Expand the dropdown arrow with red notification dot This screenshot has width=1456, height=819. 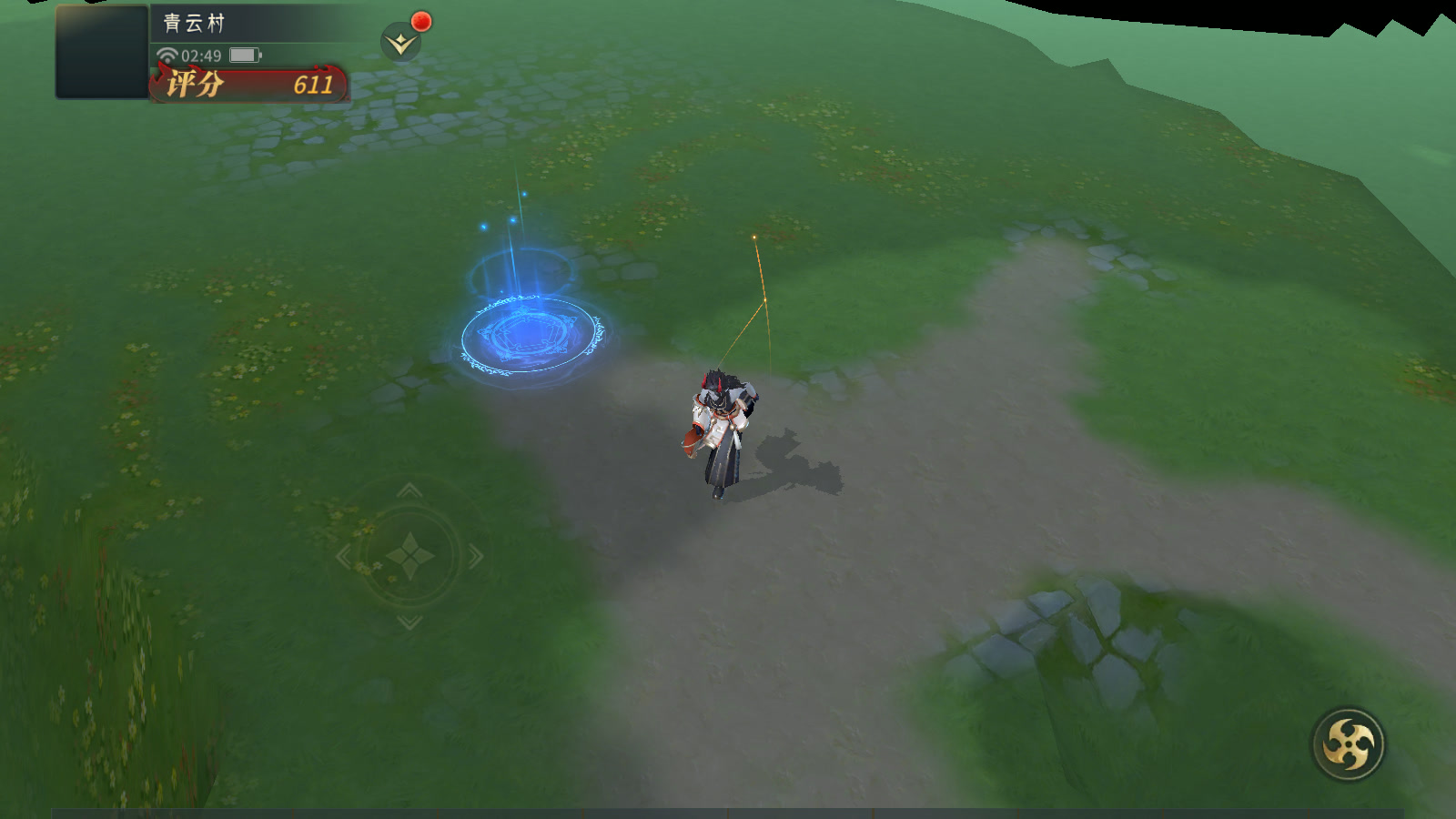(400, 43)
